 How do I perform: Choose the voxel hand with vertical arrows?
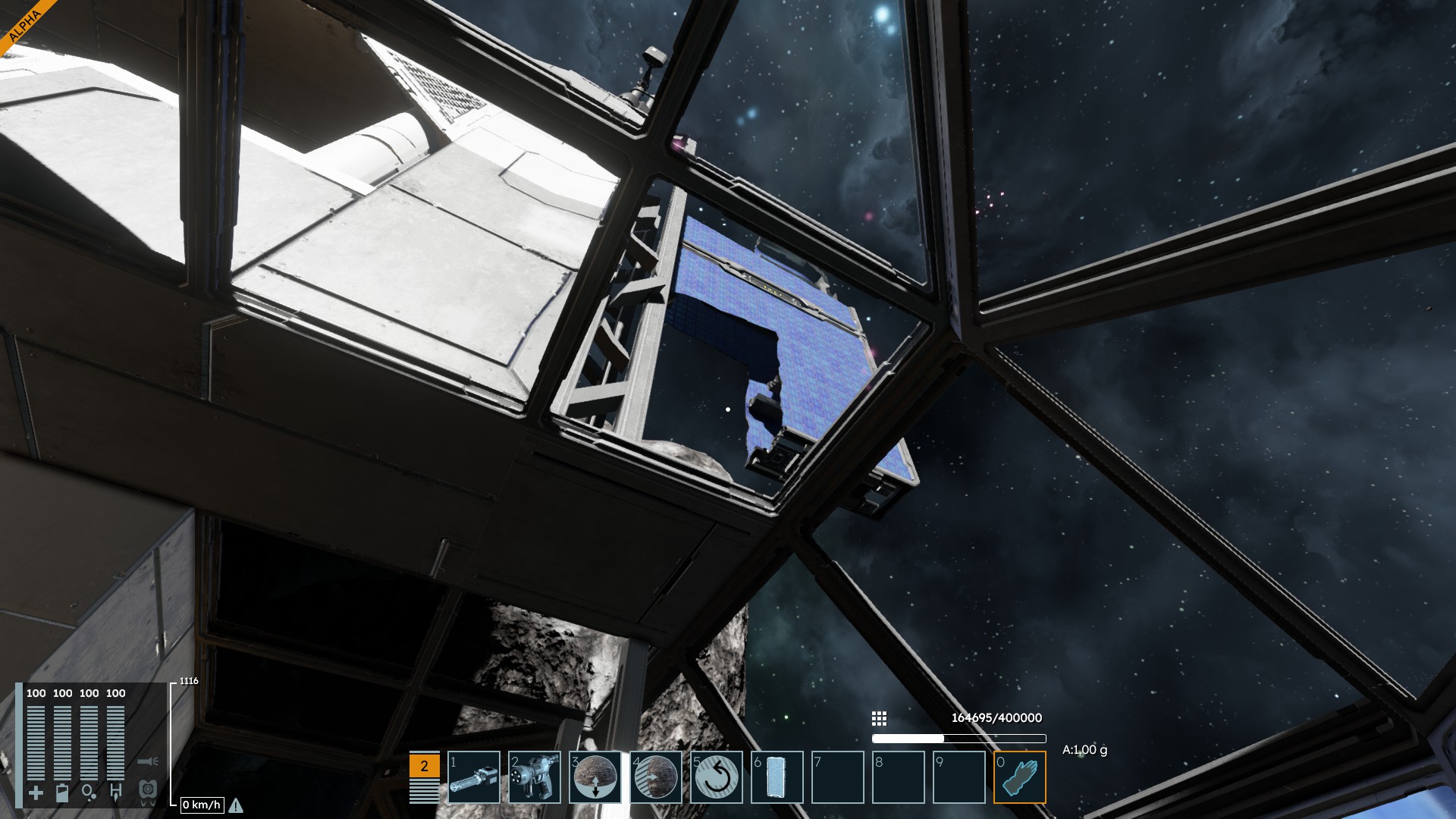coord(595,777)
